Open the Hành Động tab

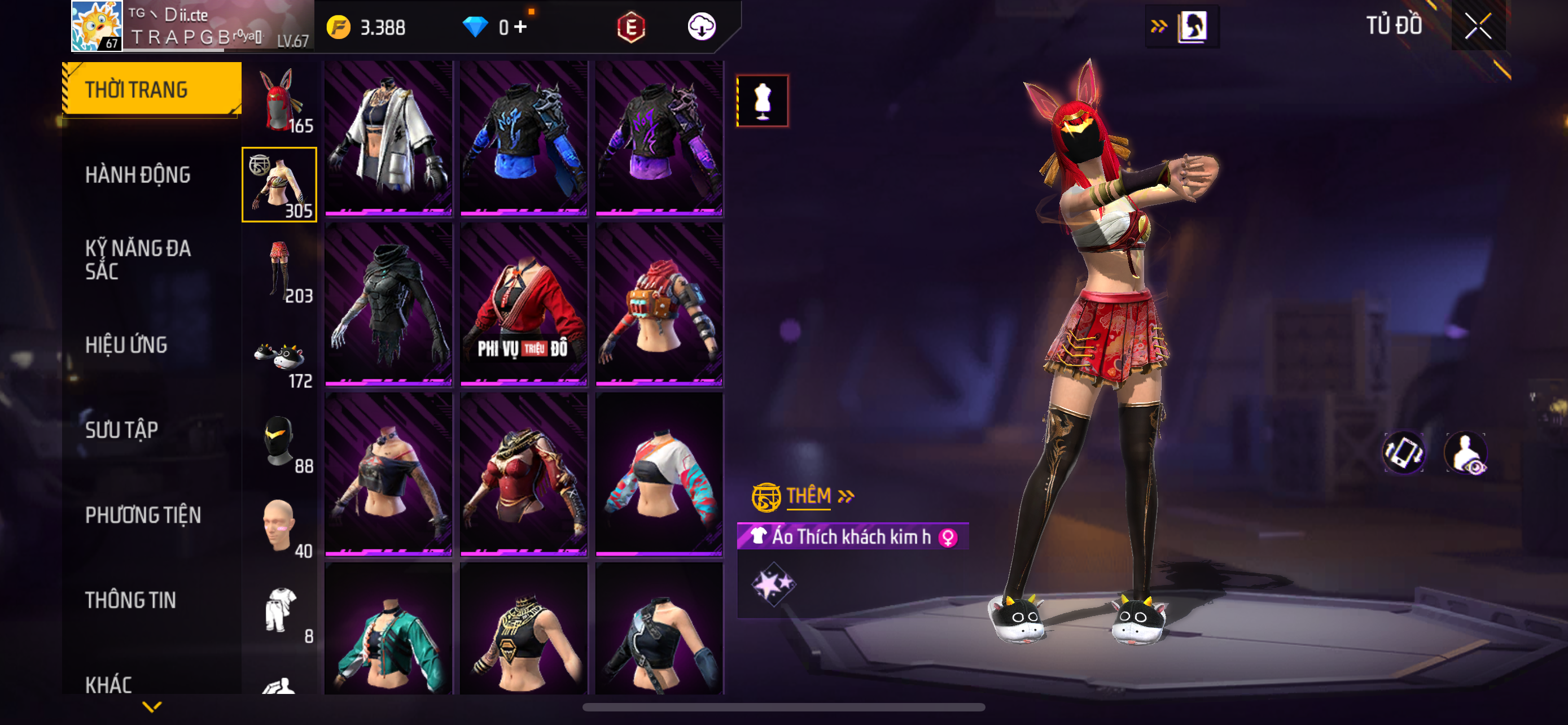[x=138, y=175]
